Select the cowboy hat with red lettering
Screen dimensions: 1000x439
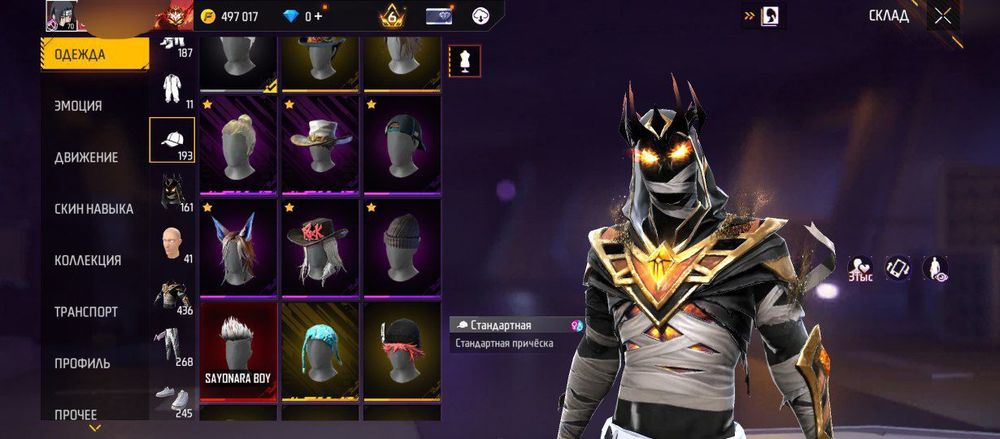[319, 246]
